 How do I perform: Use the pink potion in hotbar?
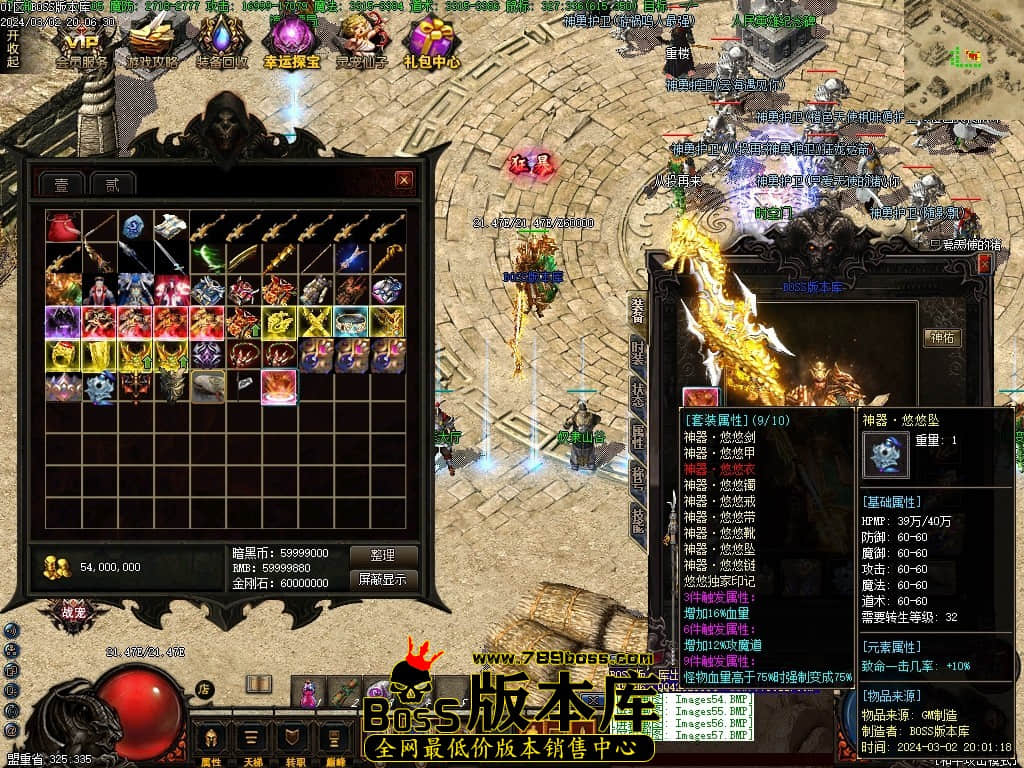(309, 691)
